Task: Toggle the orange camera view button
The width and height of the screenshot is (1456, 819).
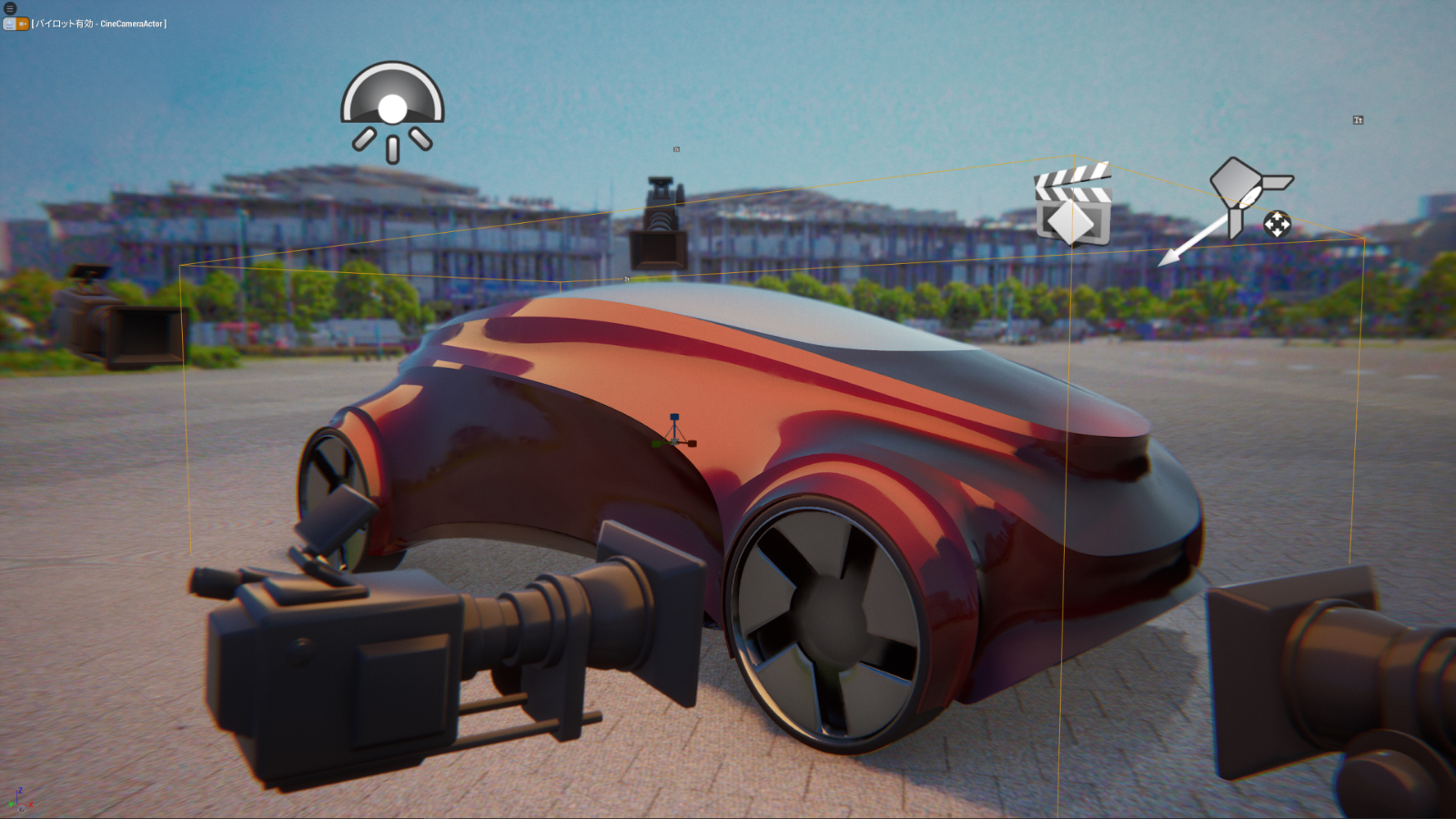Action: point(23,24)
